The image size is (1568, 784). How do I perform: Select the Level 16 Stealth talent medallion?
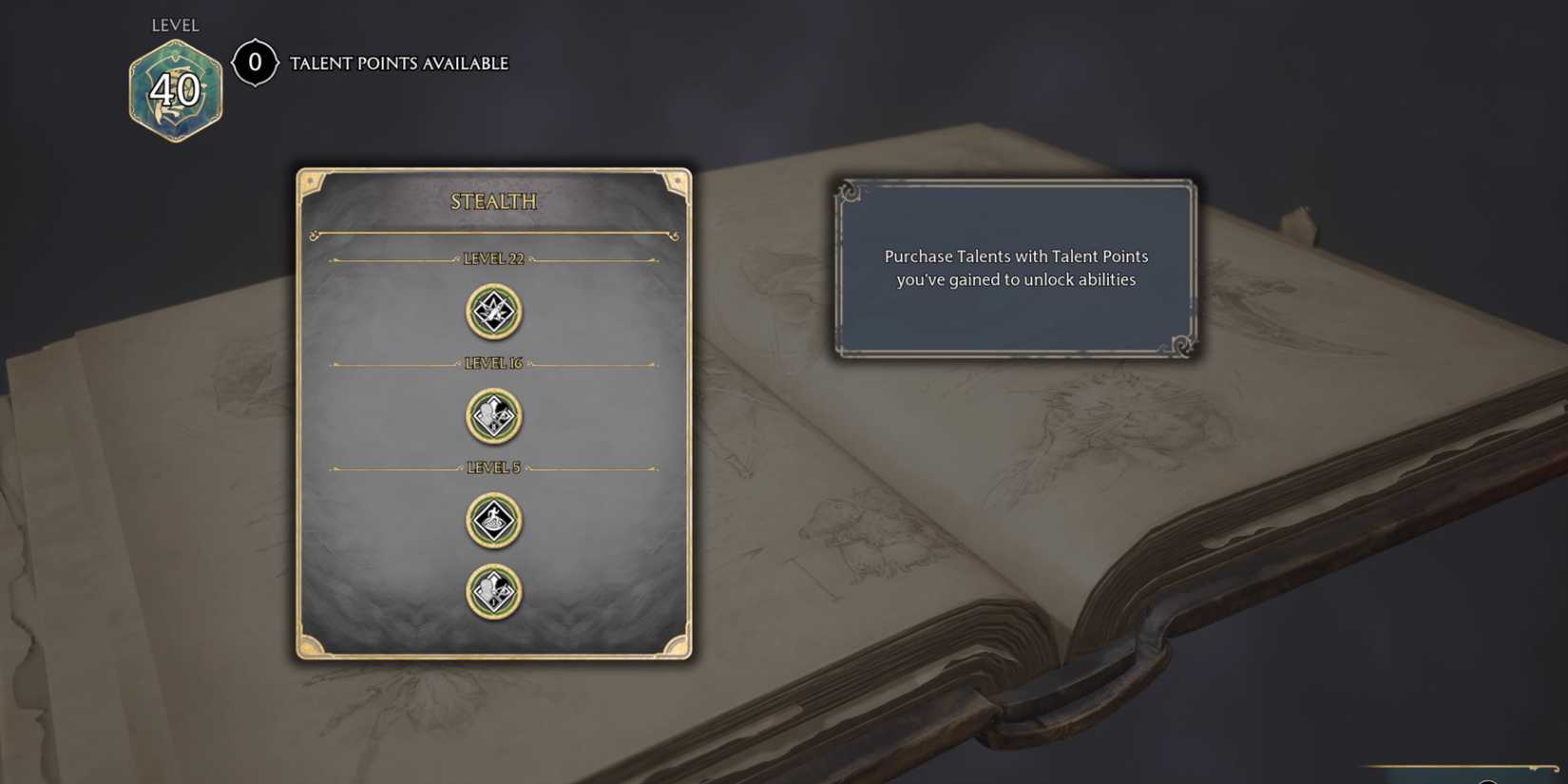pyautogui.click(x=492, y=417)
